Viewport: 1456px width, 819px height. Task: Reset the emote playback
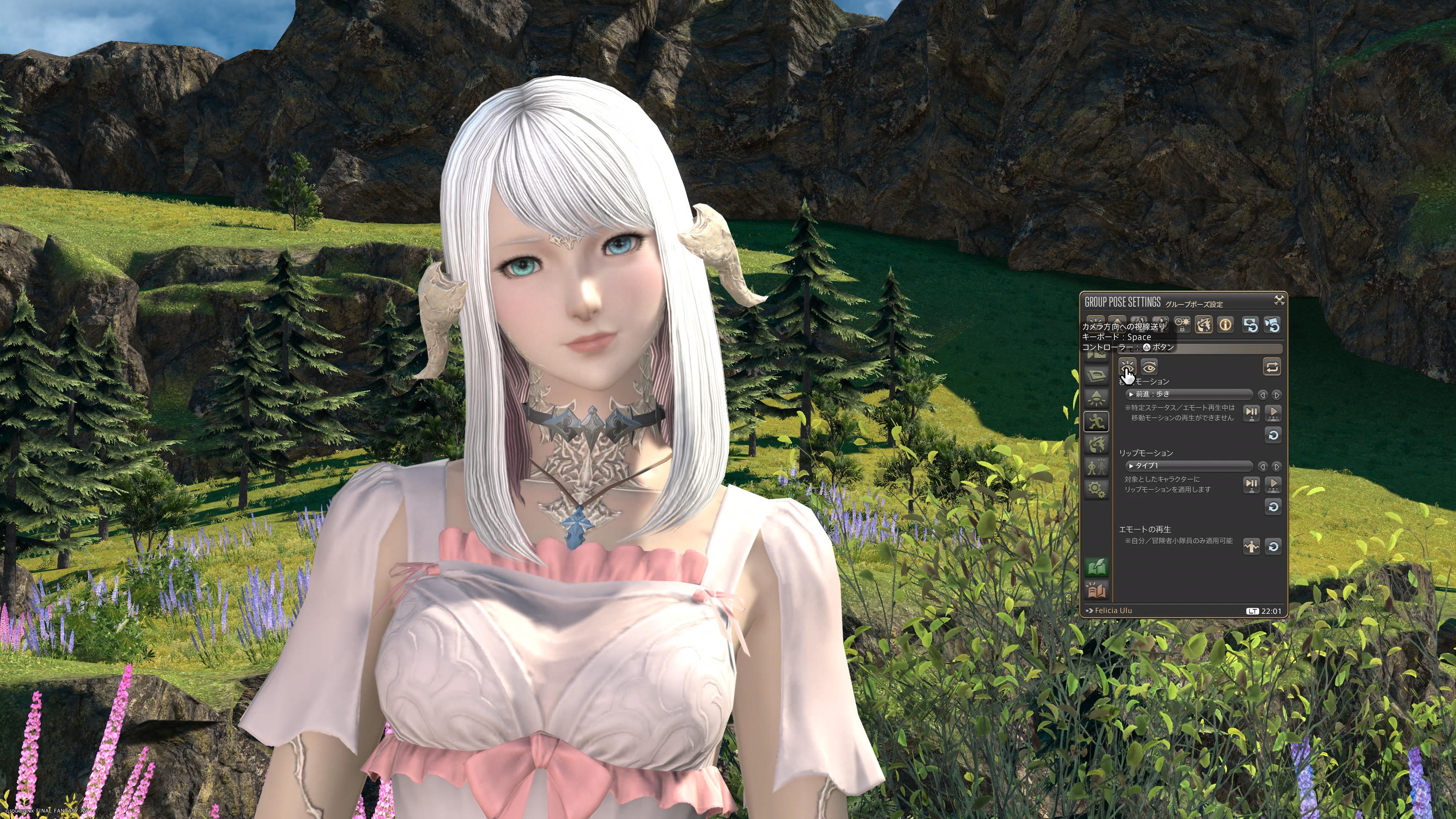coord(1273,546)
